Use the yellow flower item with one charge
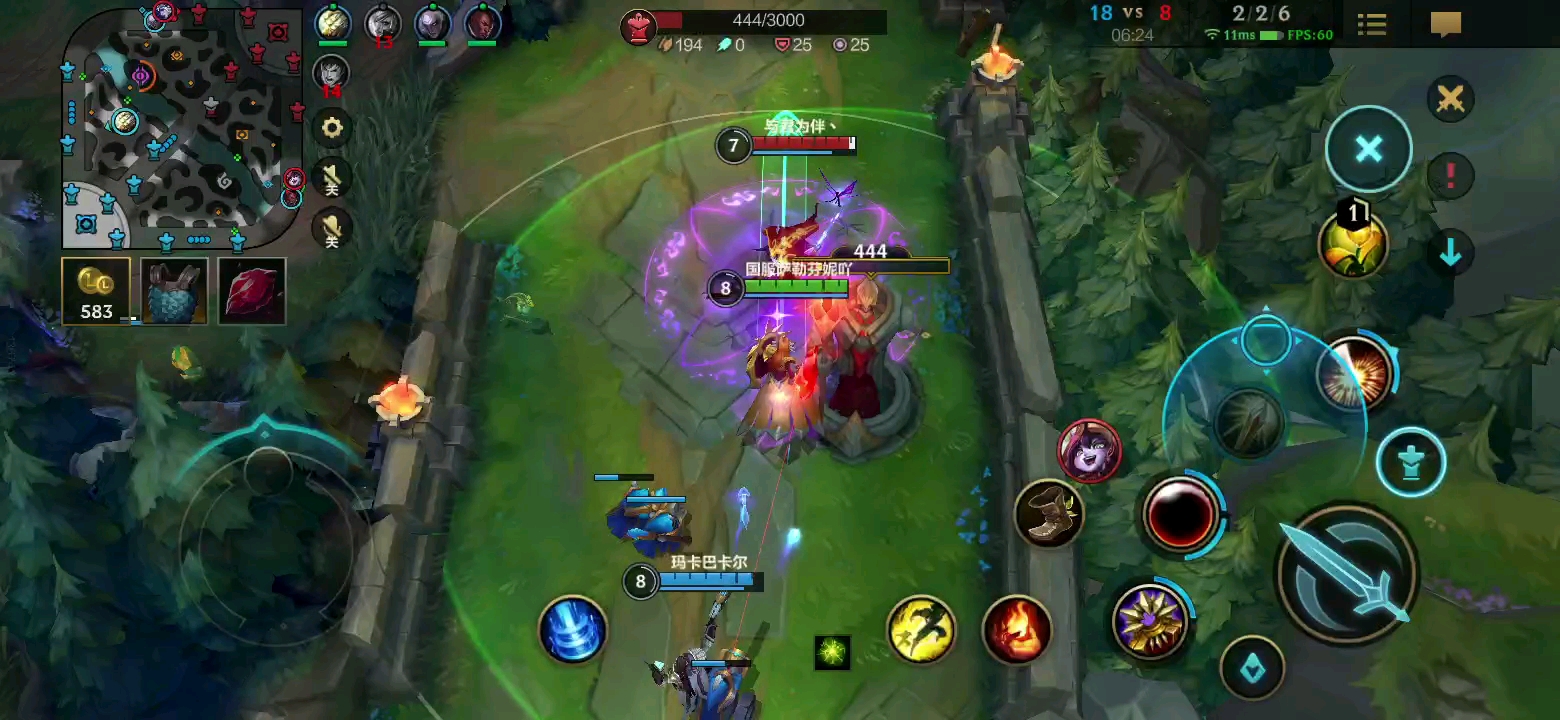This screenshot has width=1560, height=720. click(1353, 244)
